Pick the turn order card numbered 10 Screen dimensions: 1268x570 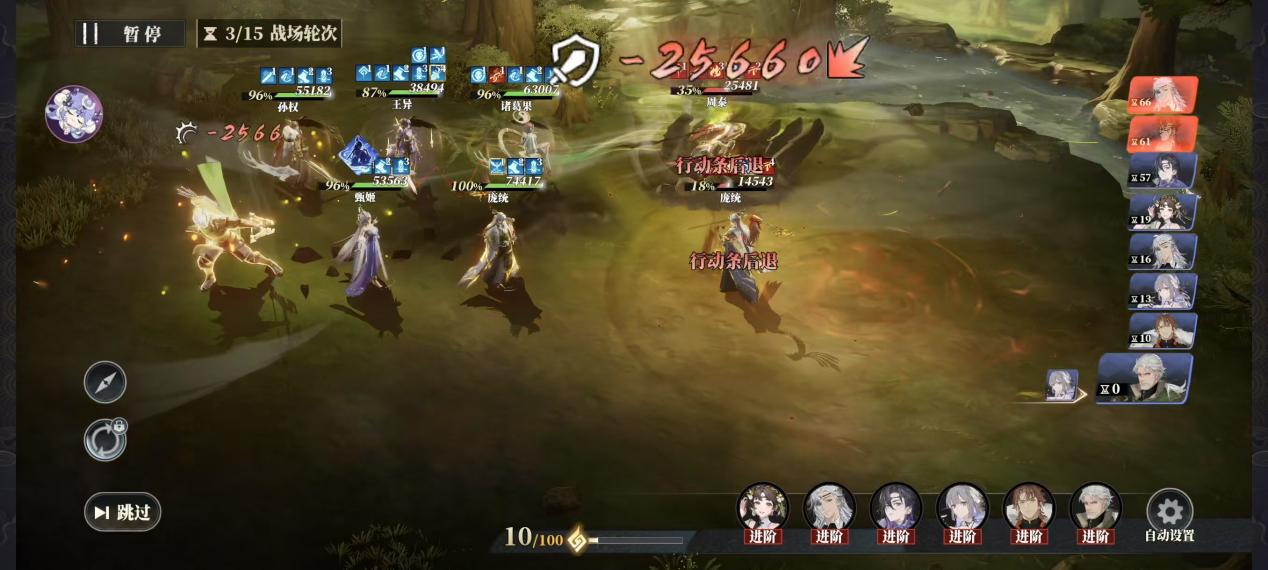[1163, 331]
